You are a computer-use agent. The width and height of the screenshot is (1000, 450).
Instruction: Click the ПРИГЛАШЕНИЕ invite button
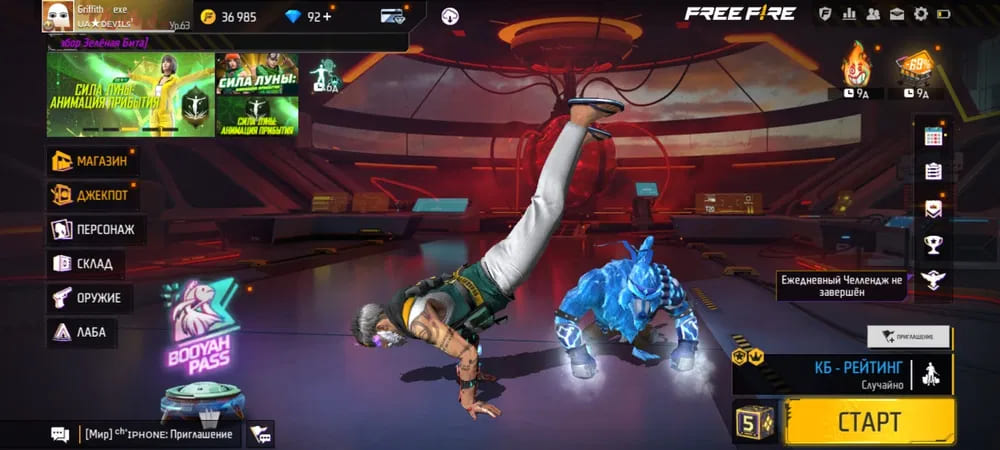(x=908, y=337)
